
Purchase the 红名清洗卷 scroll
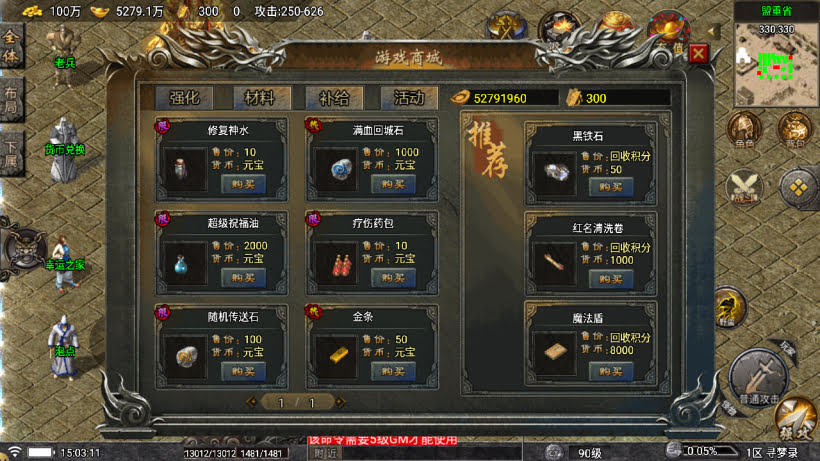point(611,278)
